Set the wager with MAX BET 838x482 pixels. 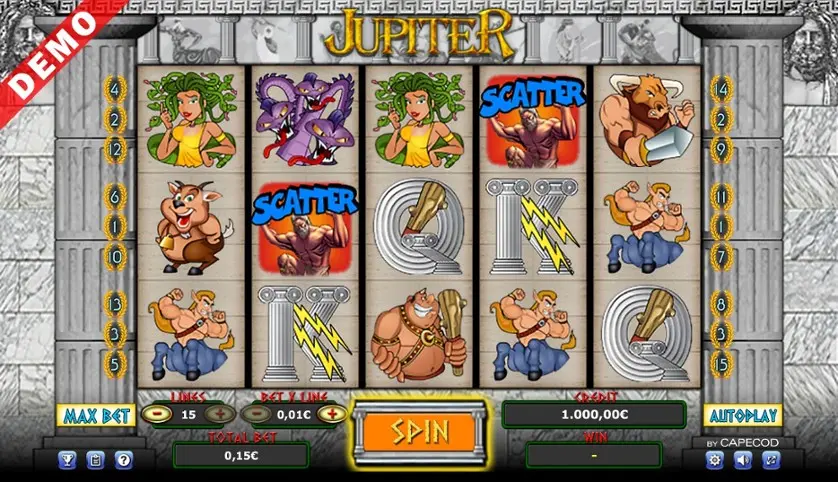click(96, 415)
